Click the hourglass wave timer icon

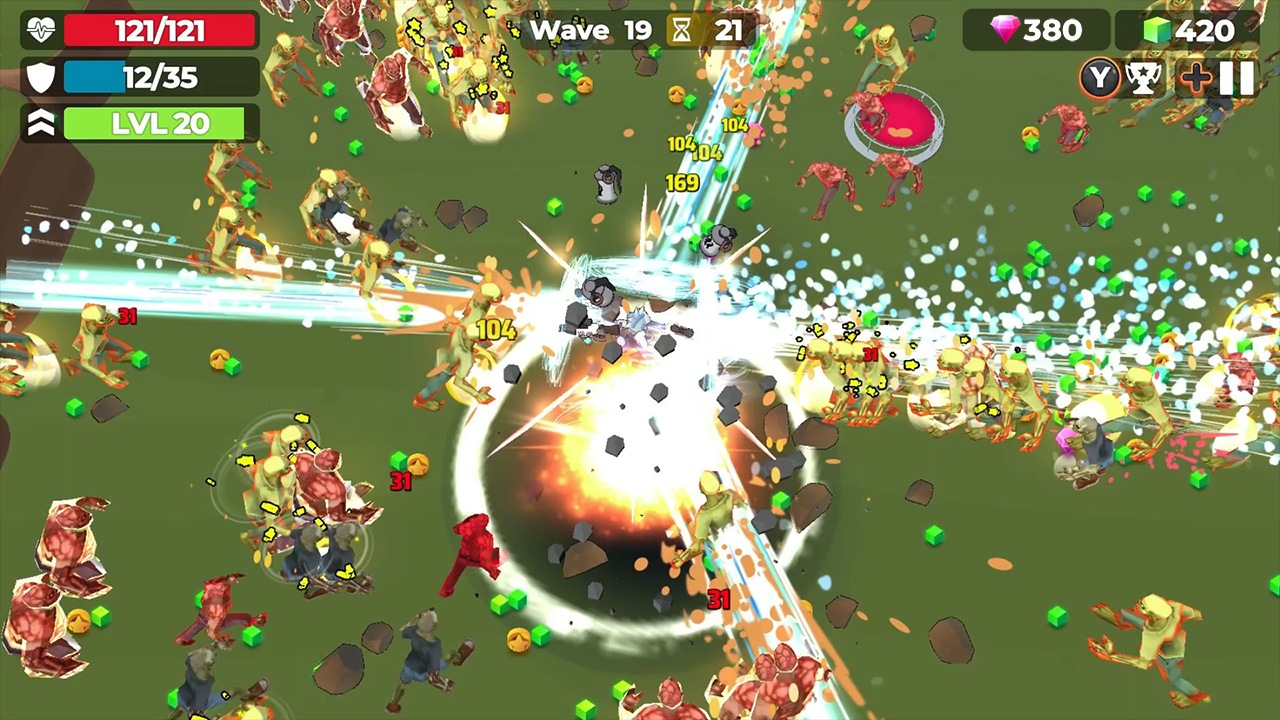point(683,30)
